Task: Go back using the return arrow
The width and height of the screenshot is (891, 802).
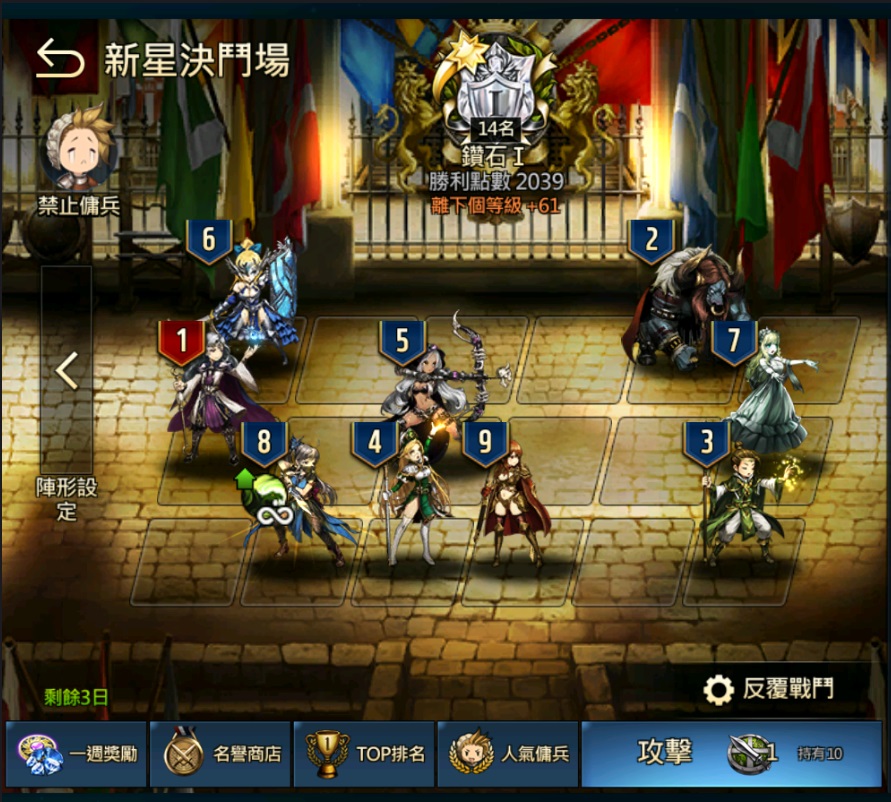Action: 60,60
